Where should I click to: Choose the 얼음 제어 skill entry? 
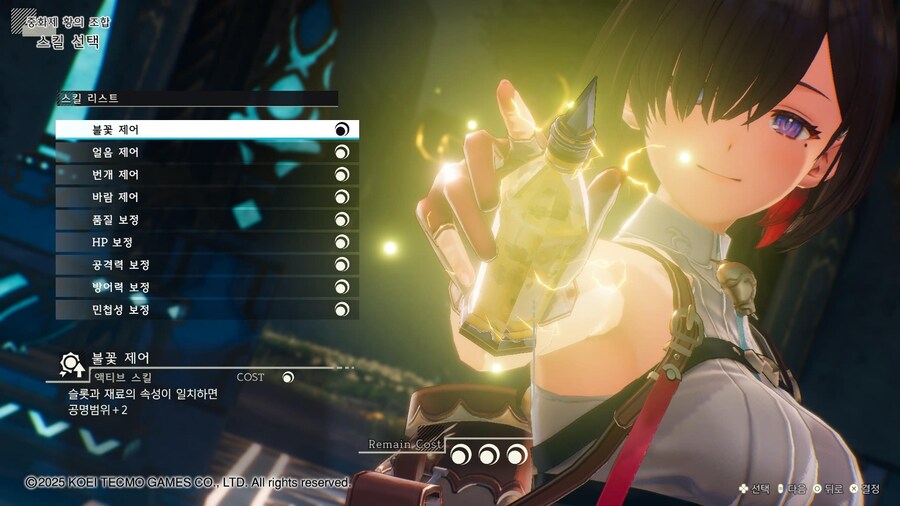click(206, 152)
